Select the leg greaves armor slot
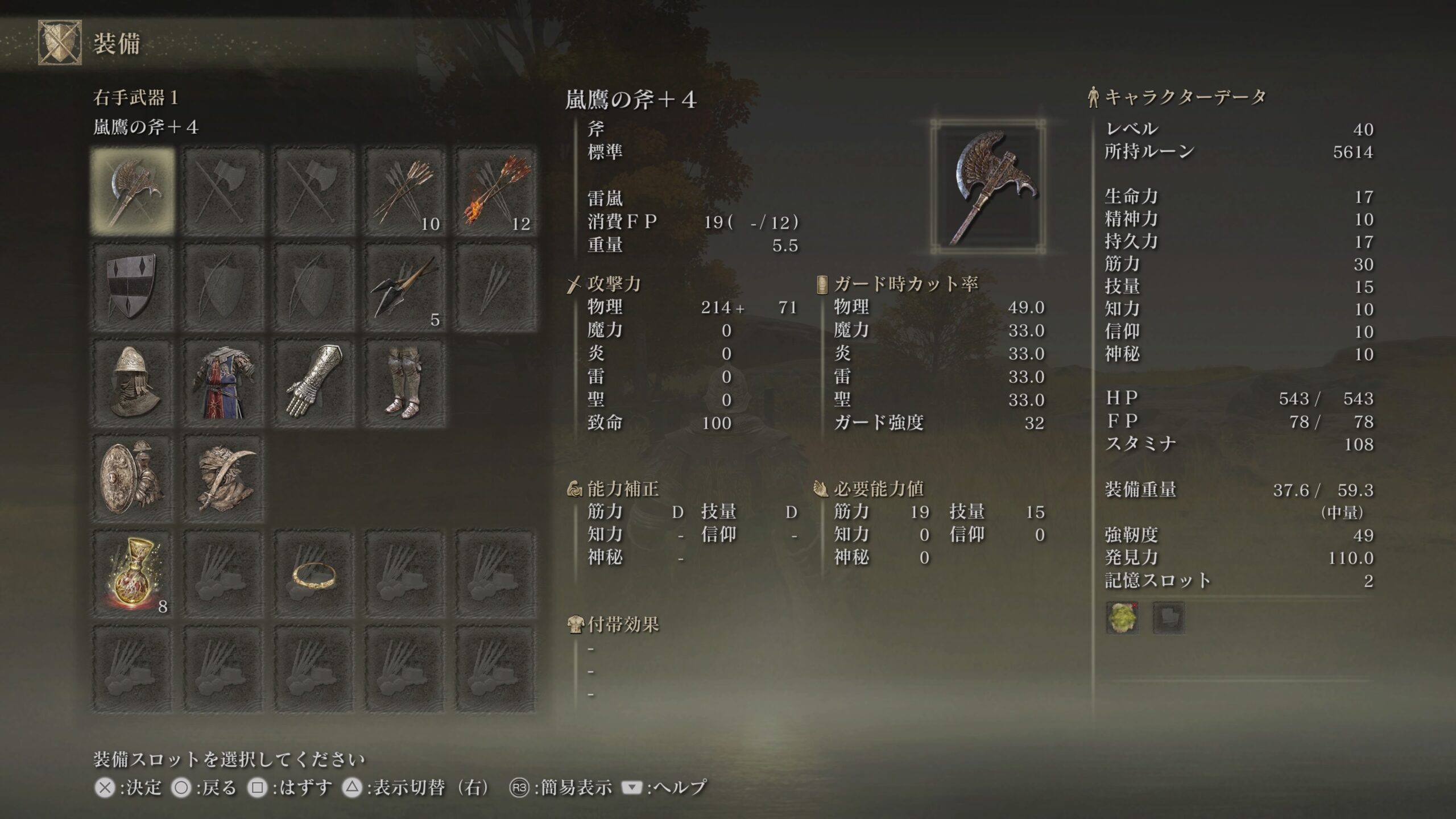This screenshot has width=1456, height=819. [x=405, y=383]
